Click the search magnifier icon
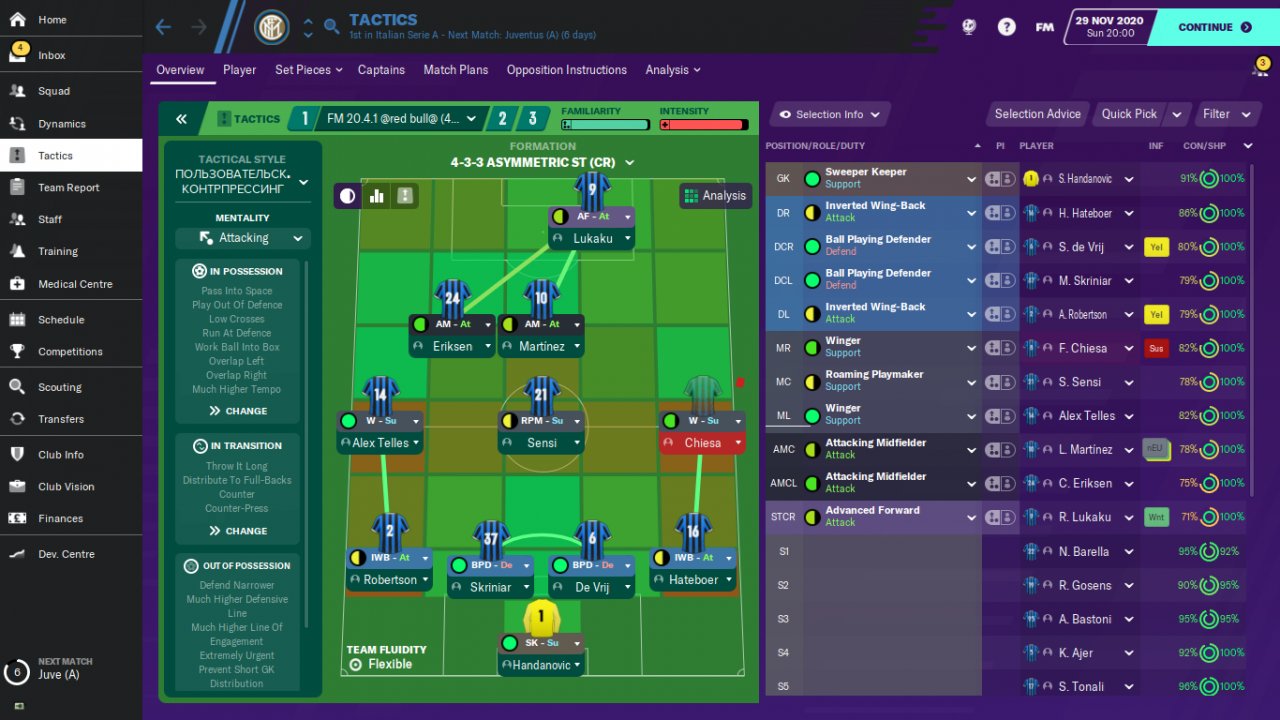This screenshot has width=1280, height=720. click(332, 27)
